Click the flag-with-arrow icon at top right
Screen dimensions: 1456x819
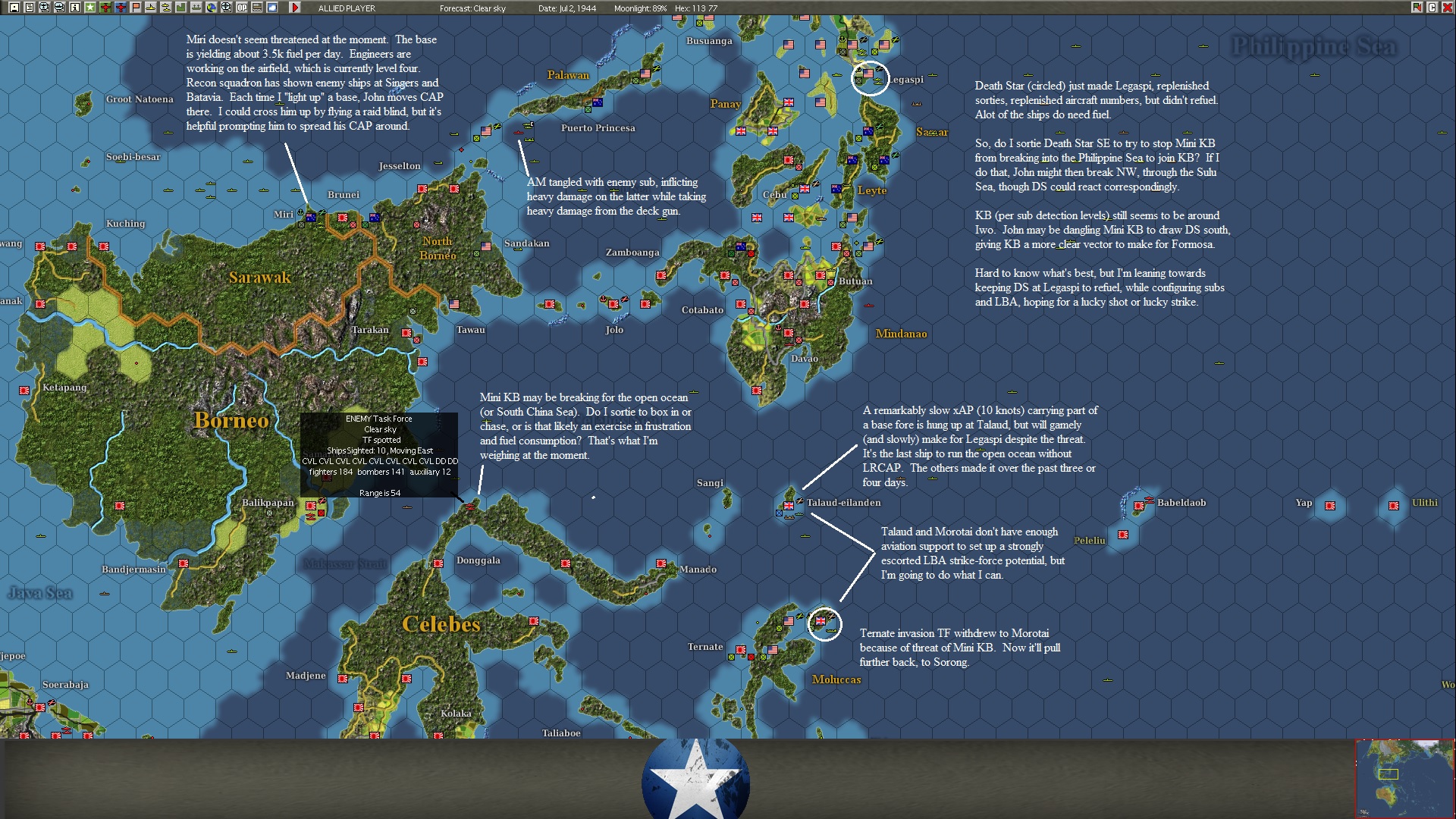(1417, 7)
